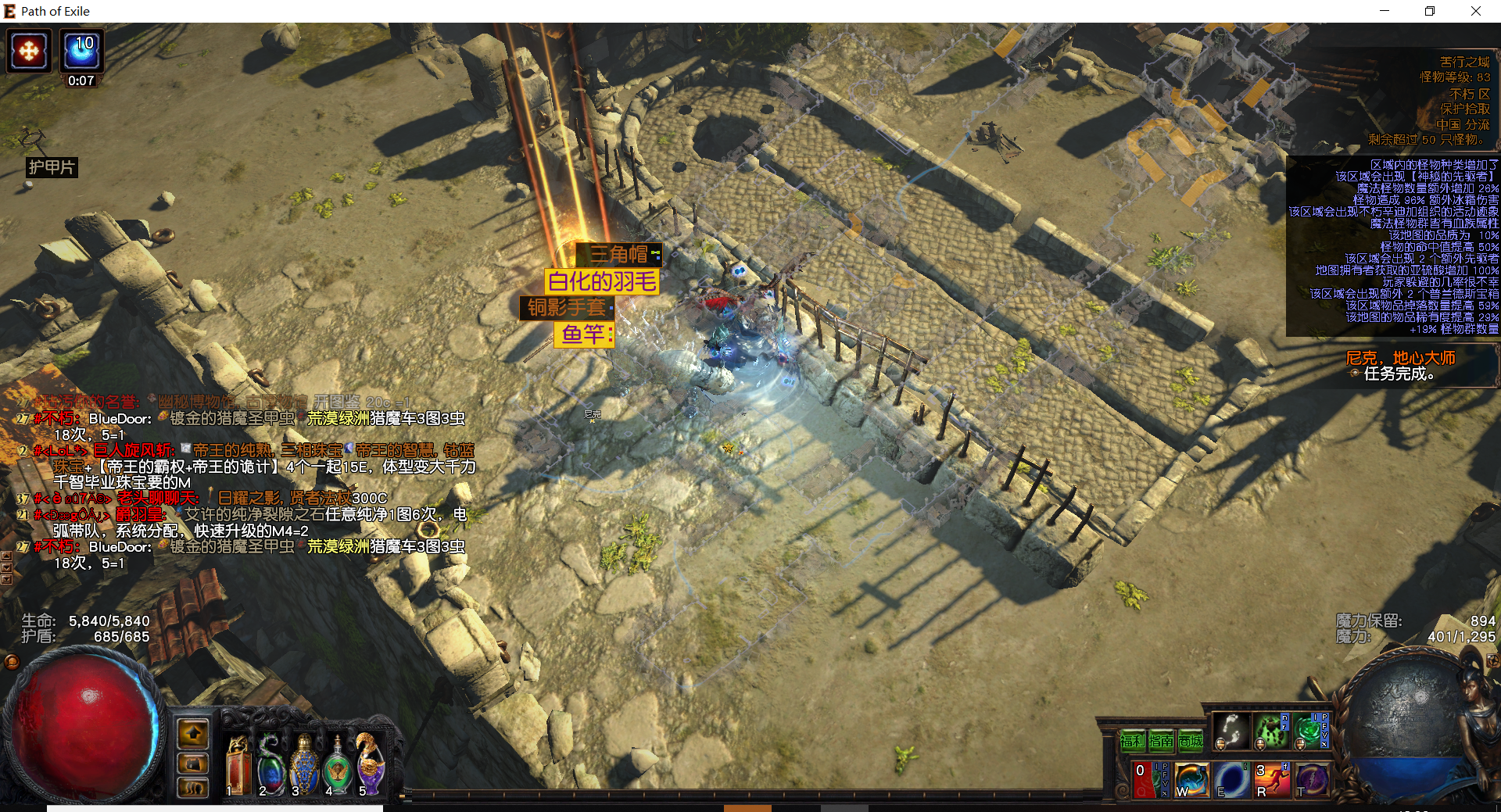The height and width of the screenshot is (812, 1501).
Task: Activate the running man skill on R
Action: click(1271, 780)
